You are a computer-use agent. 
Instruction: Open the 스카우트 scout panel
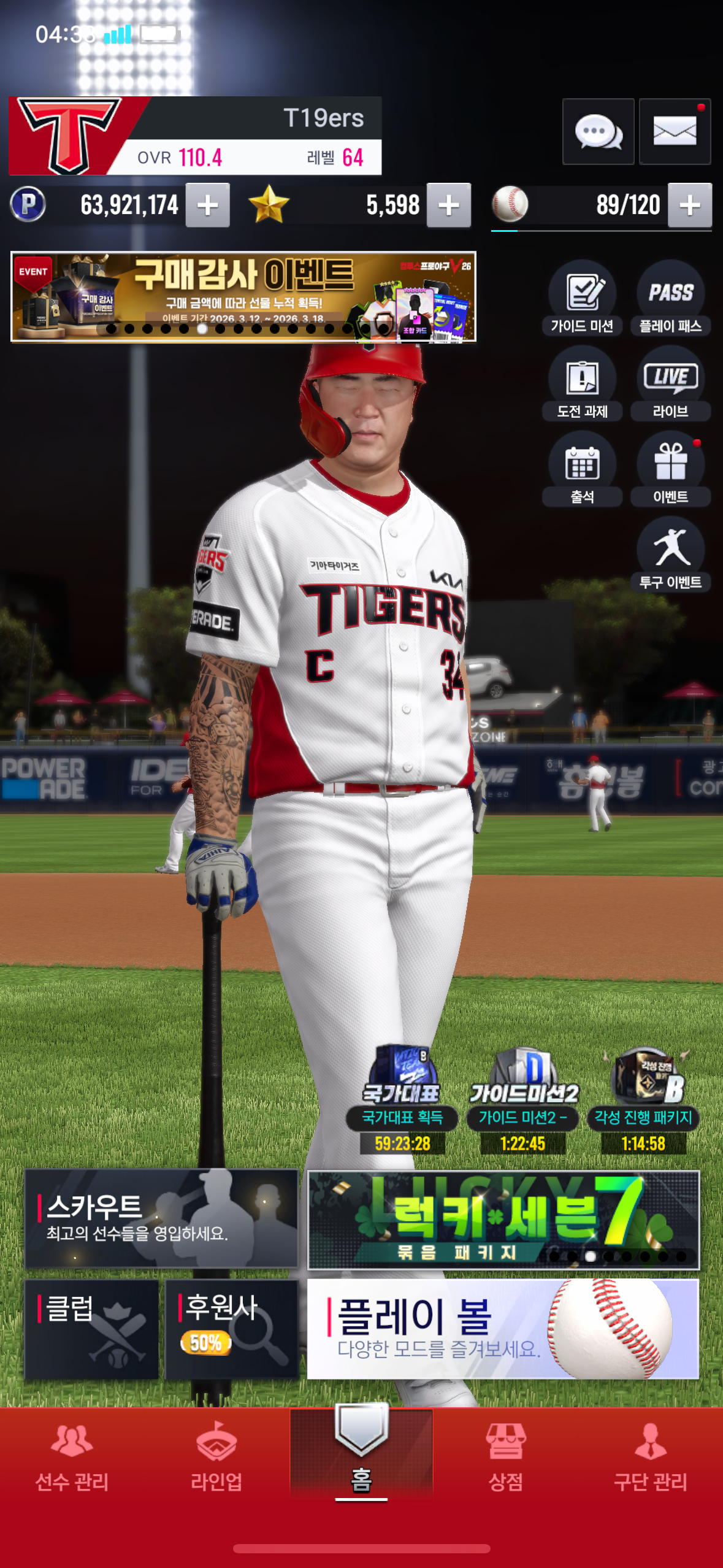[161, 1218]
